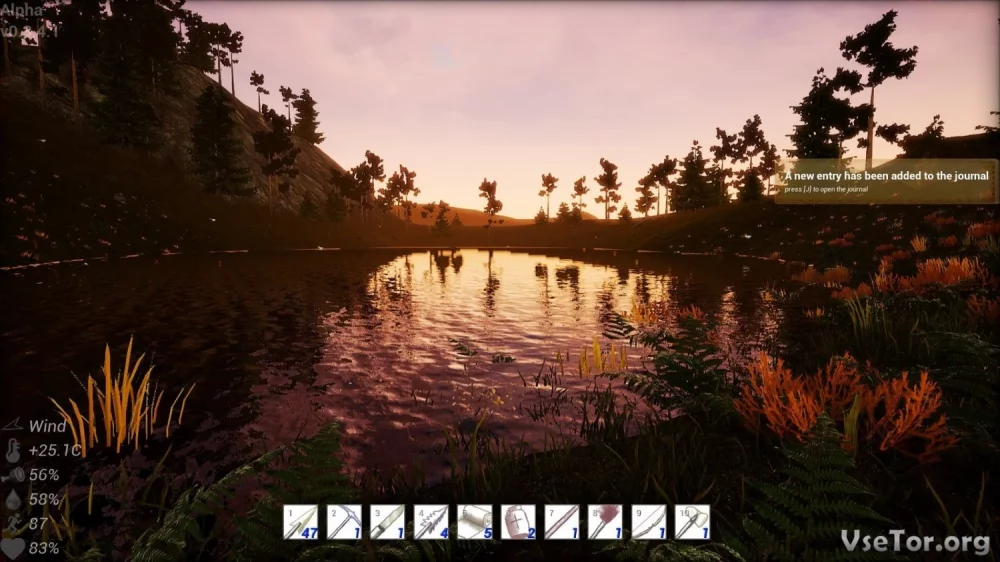This screenshot has width=1000, height=562.
Task: Select the barbed harpoon slot with count 4
Action: pyautogui.click(x=431, y=522)
